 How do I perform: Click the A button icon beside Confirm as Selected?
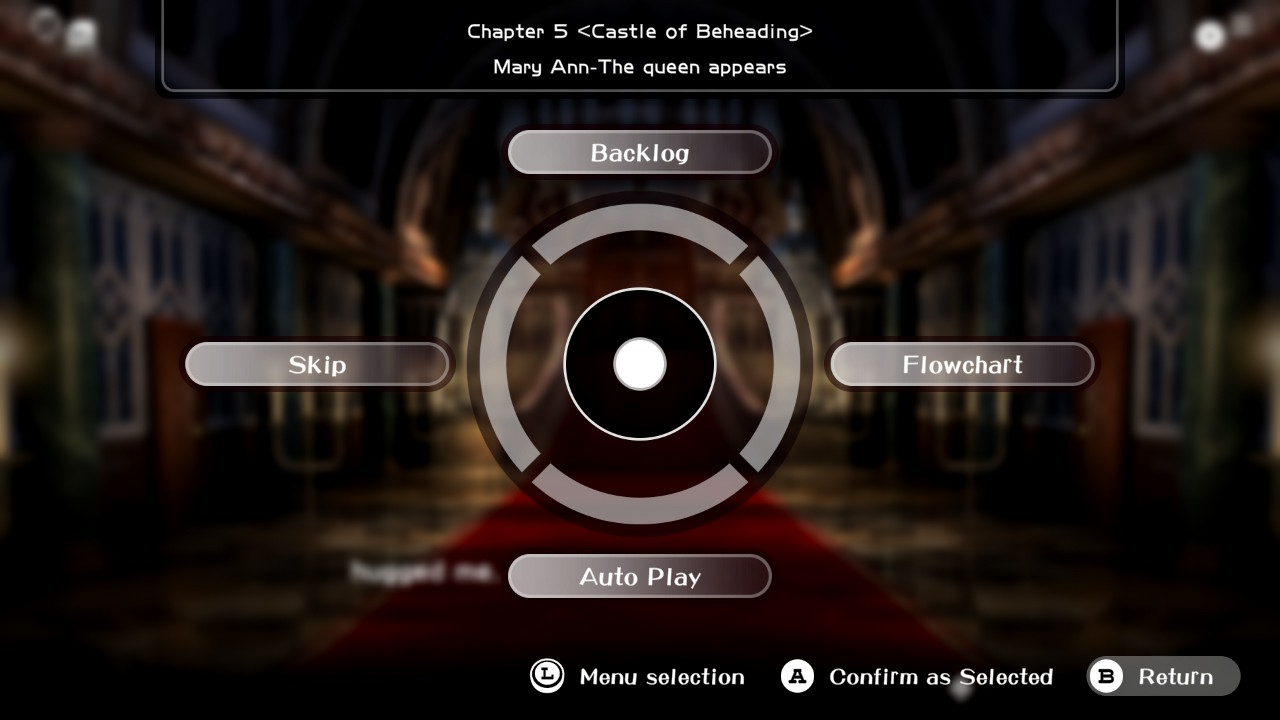[x=796, y=676]
